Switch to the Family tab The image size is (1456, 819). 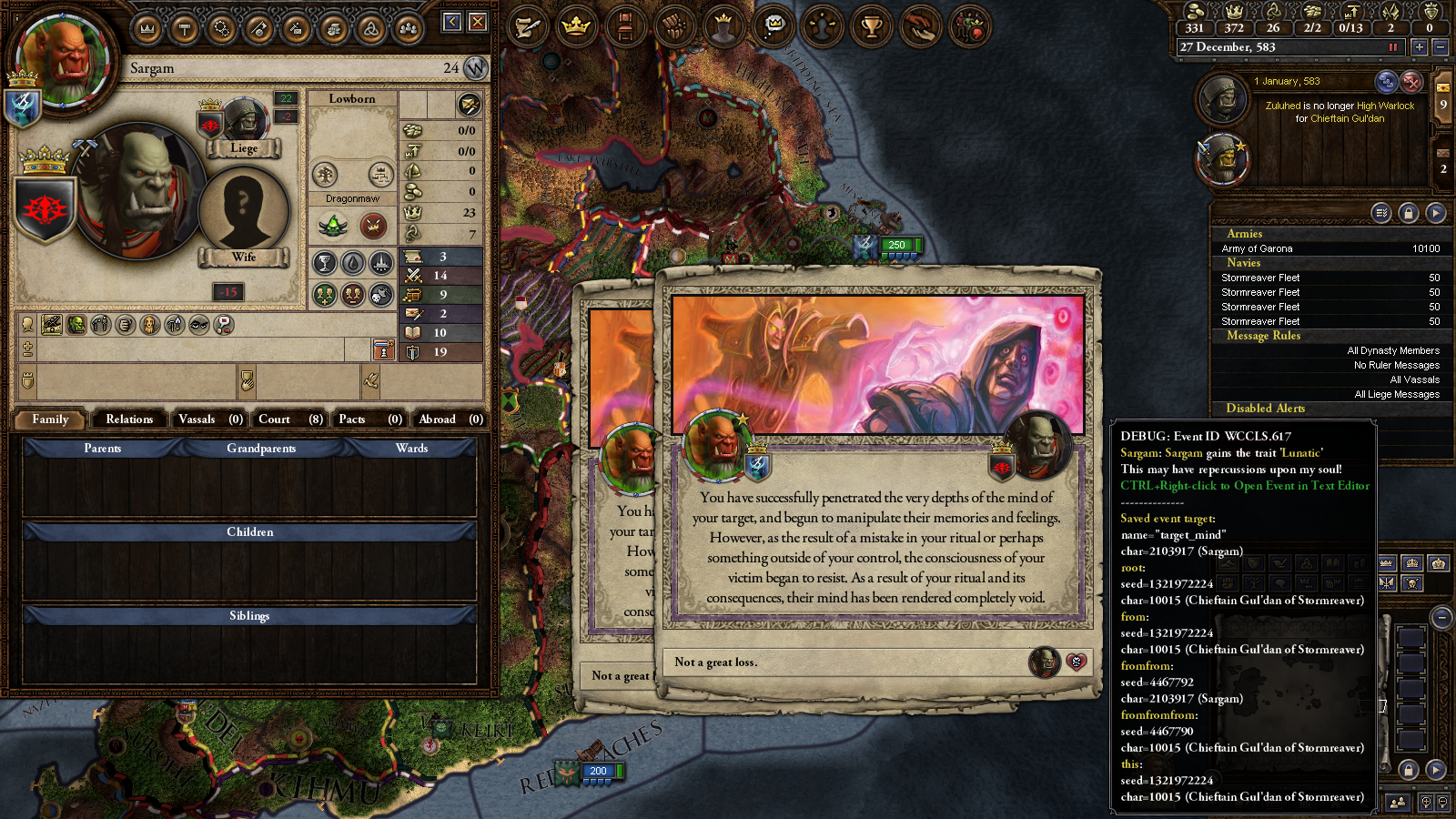tap(50, 420)
